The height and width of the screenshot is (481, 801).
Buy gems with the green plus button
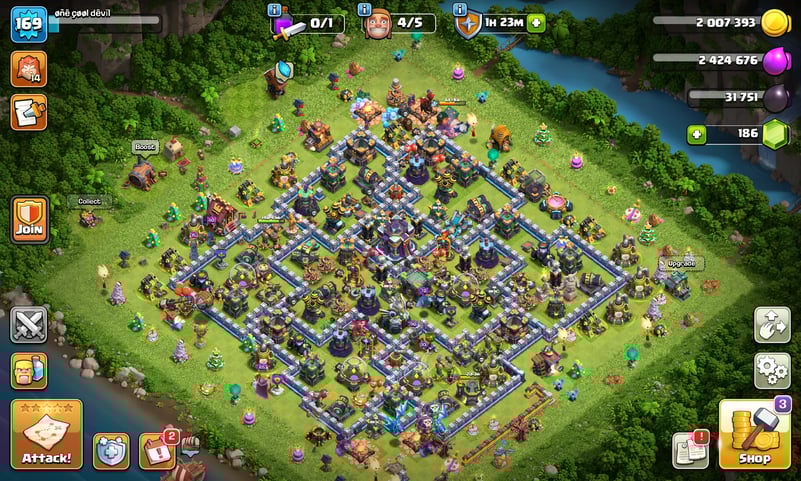(x=697, y=133)
